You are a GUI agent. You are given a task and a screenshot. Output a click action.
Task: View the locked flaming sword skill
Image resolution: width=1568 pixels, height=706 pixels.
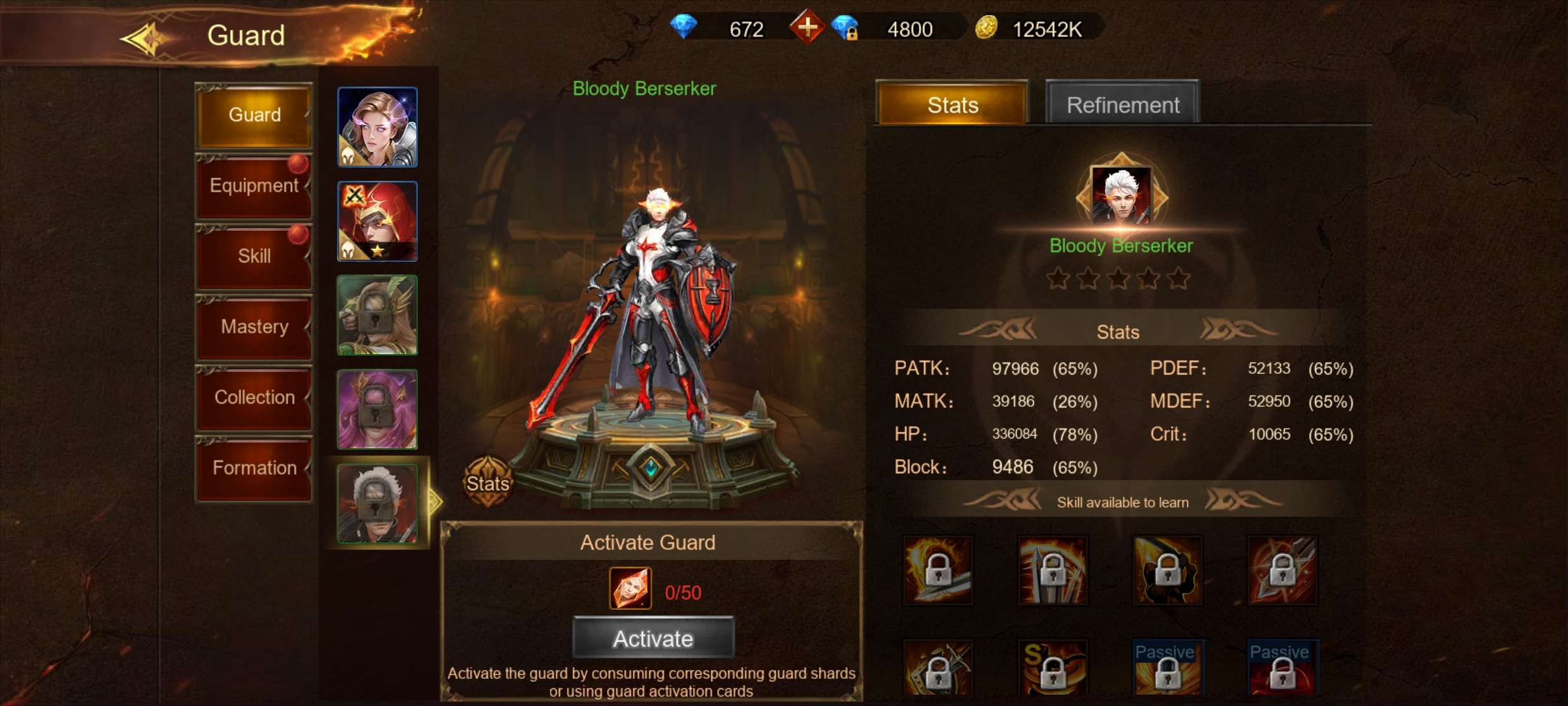click(938, 570)
